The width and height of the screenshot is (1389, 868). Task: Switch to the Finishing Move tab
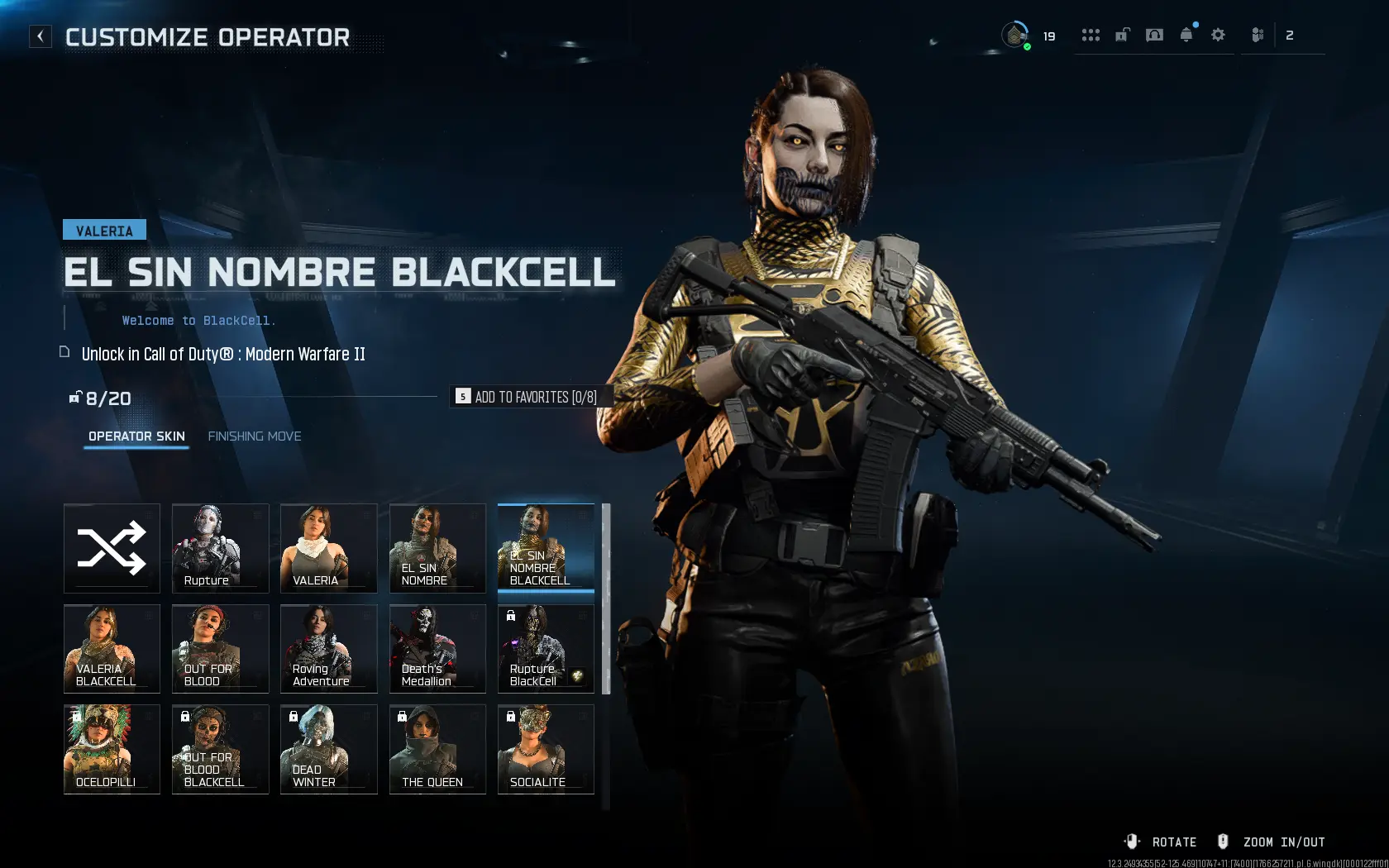(255, 436)
